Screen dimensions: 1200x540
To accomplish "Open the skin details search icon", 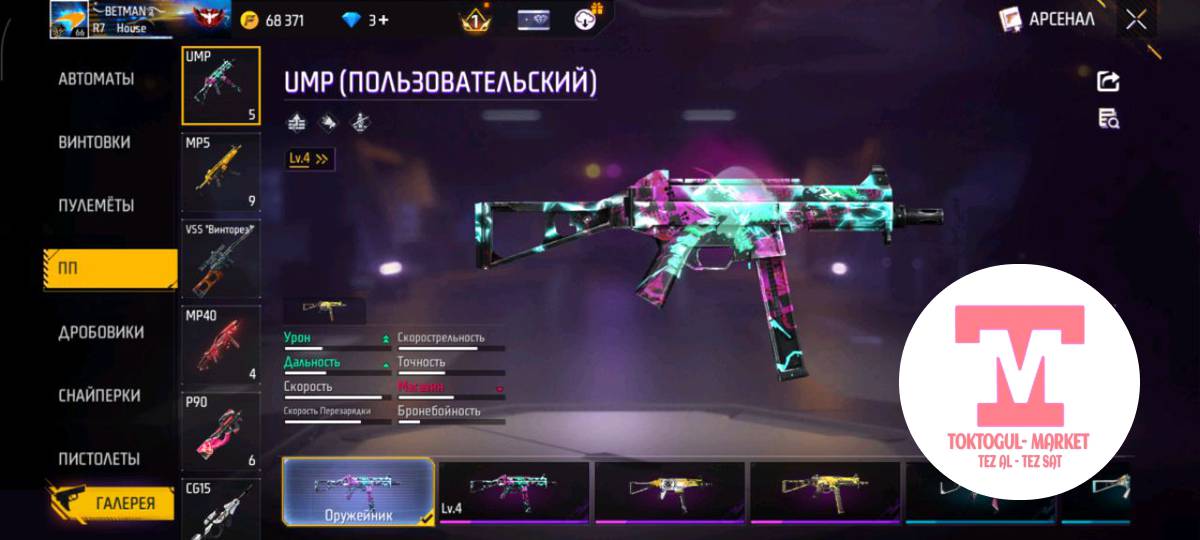I will coord(1108,119).
